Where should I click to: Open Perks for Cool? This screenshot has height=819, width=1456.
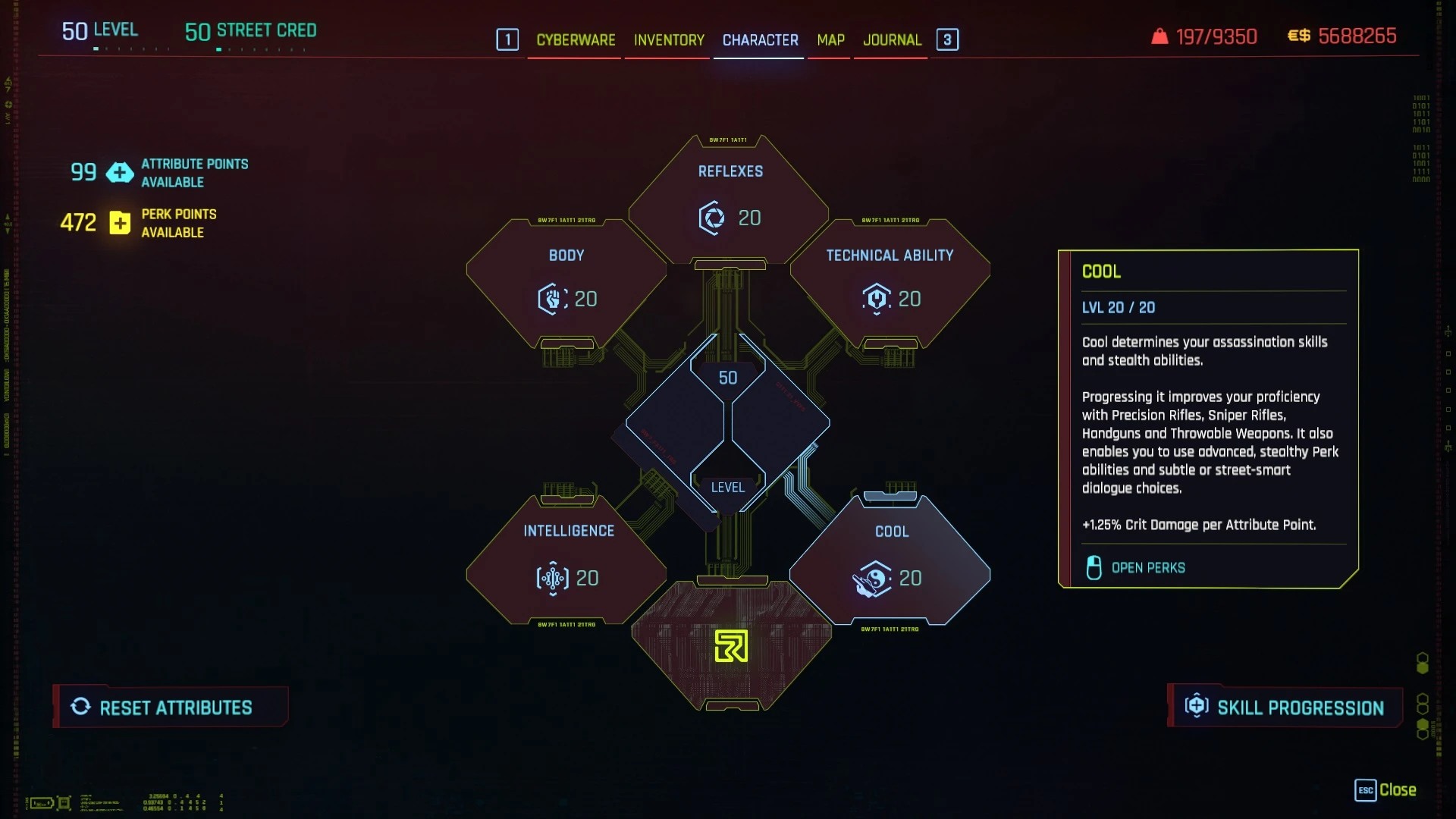pos(1147,568)
